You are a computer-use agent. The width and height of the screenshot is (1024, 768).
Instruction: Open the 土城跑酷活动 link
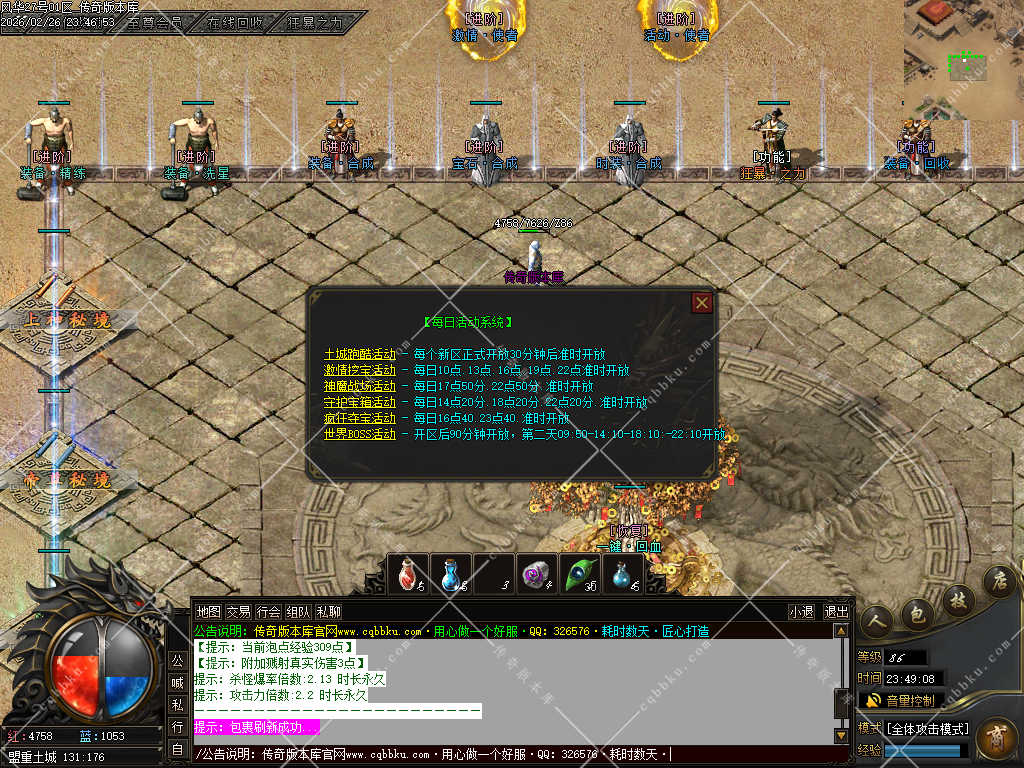(x=359, y=354)
